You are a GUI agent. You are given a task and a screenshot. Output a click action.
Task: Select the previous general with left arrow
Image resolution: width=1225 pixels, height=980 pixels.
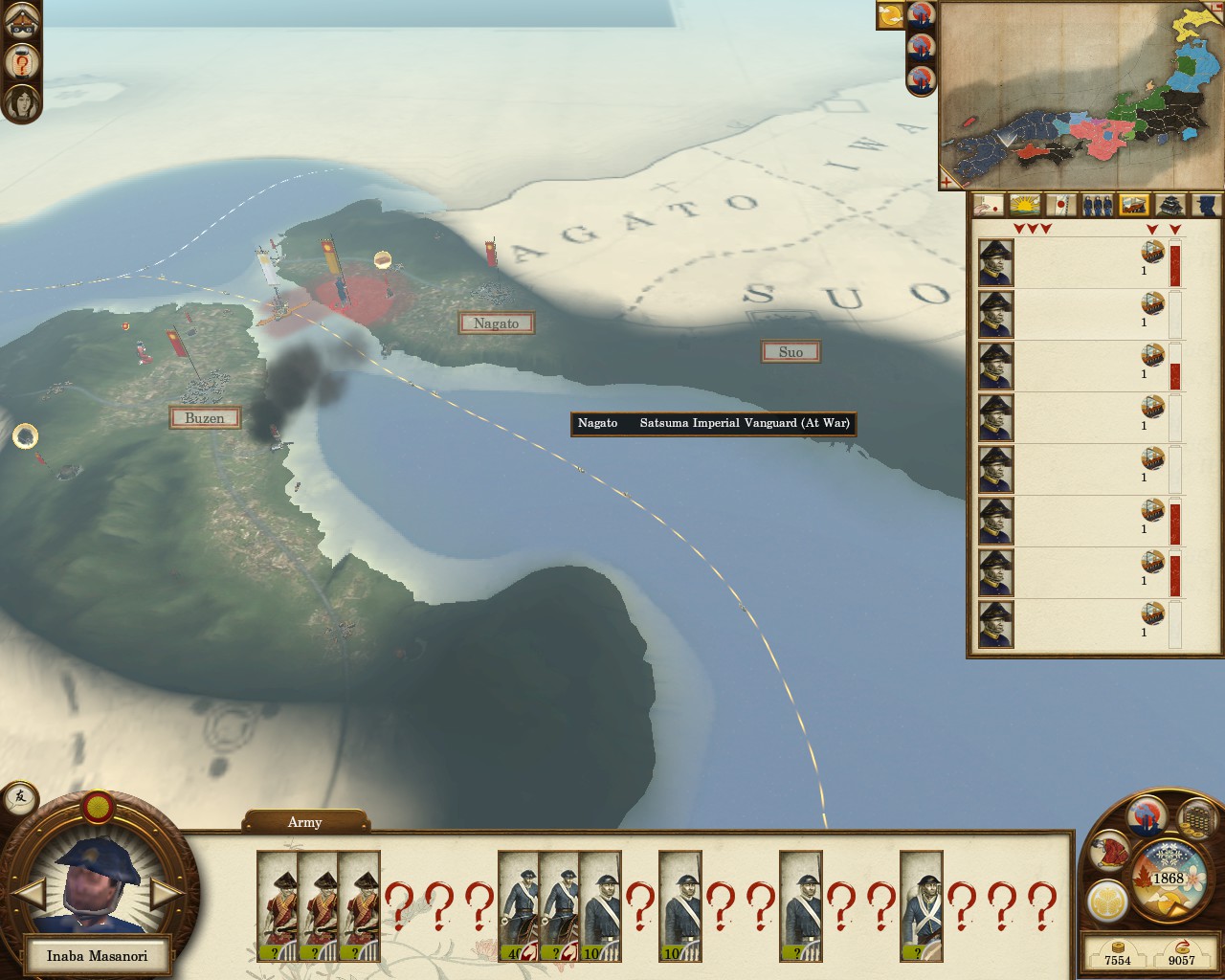tap(33, 894)
